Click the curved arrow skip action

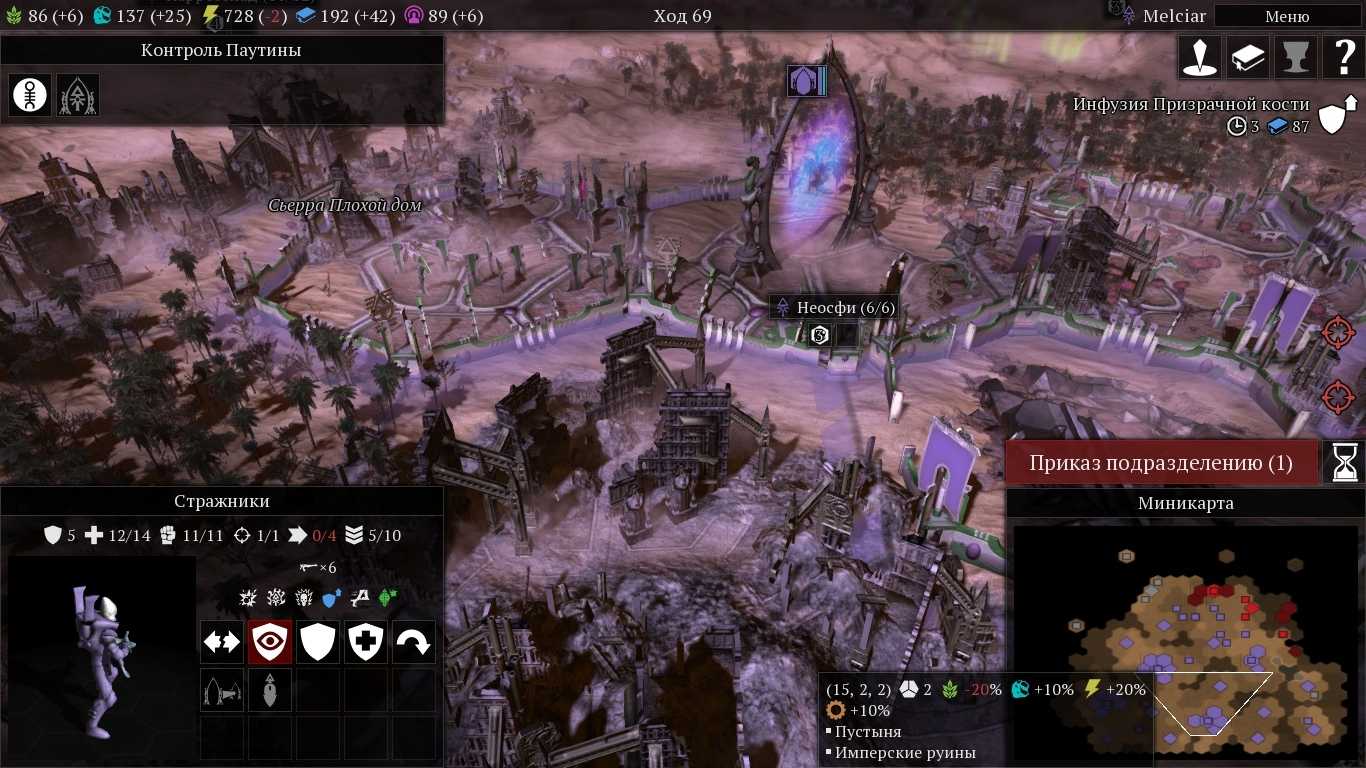click(x=414, y=642)
